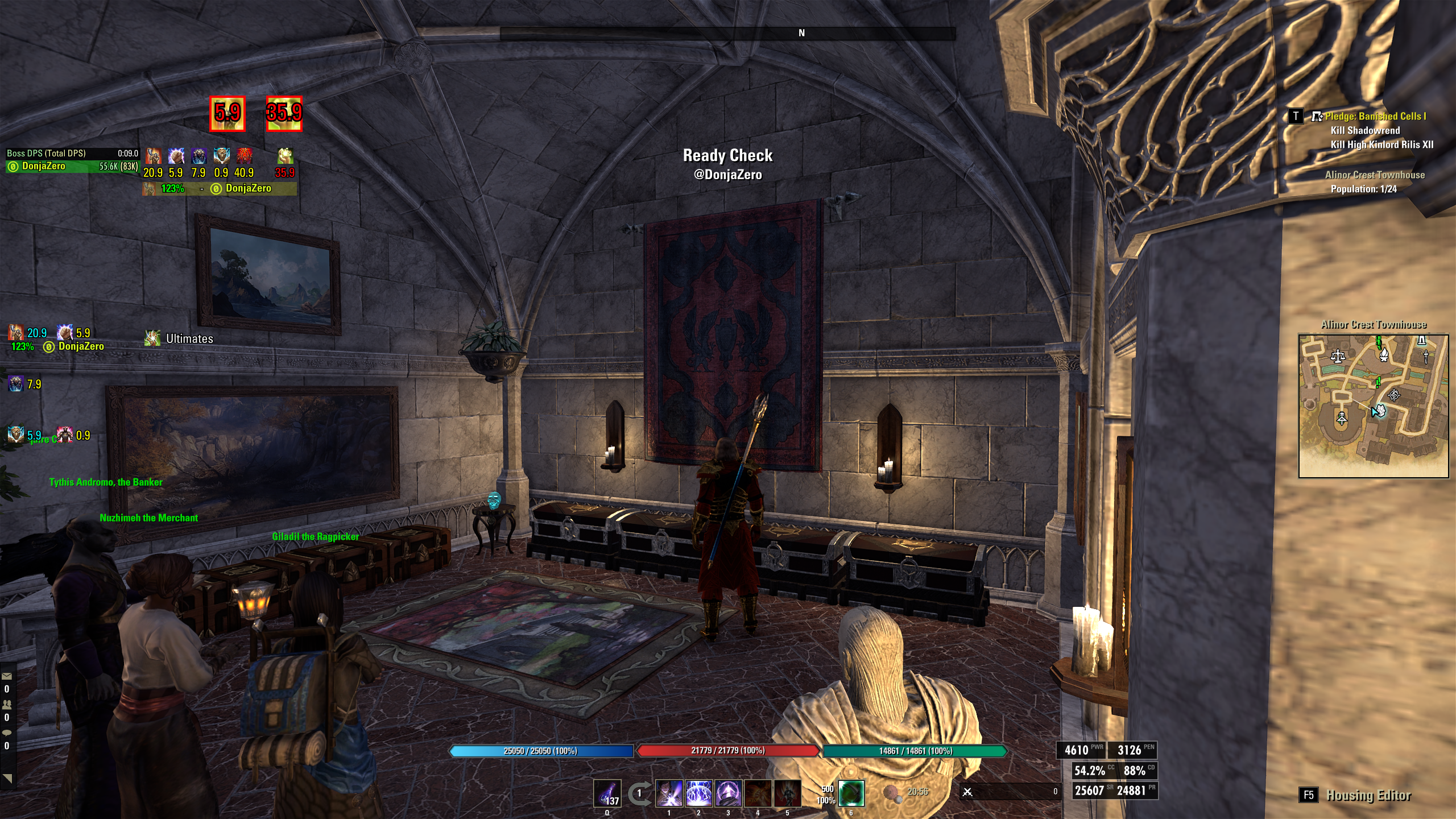Image resolution: width=1456 pixels, height=819 pixels.
Task: Use the quickslot potion with 137 charges
Action: click(x=607, y=793)
